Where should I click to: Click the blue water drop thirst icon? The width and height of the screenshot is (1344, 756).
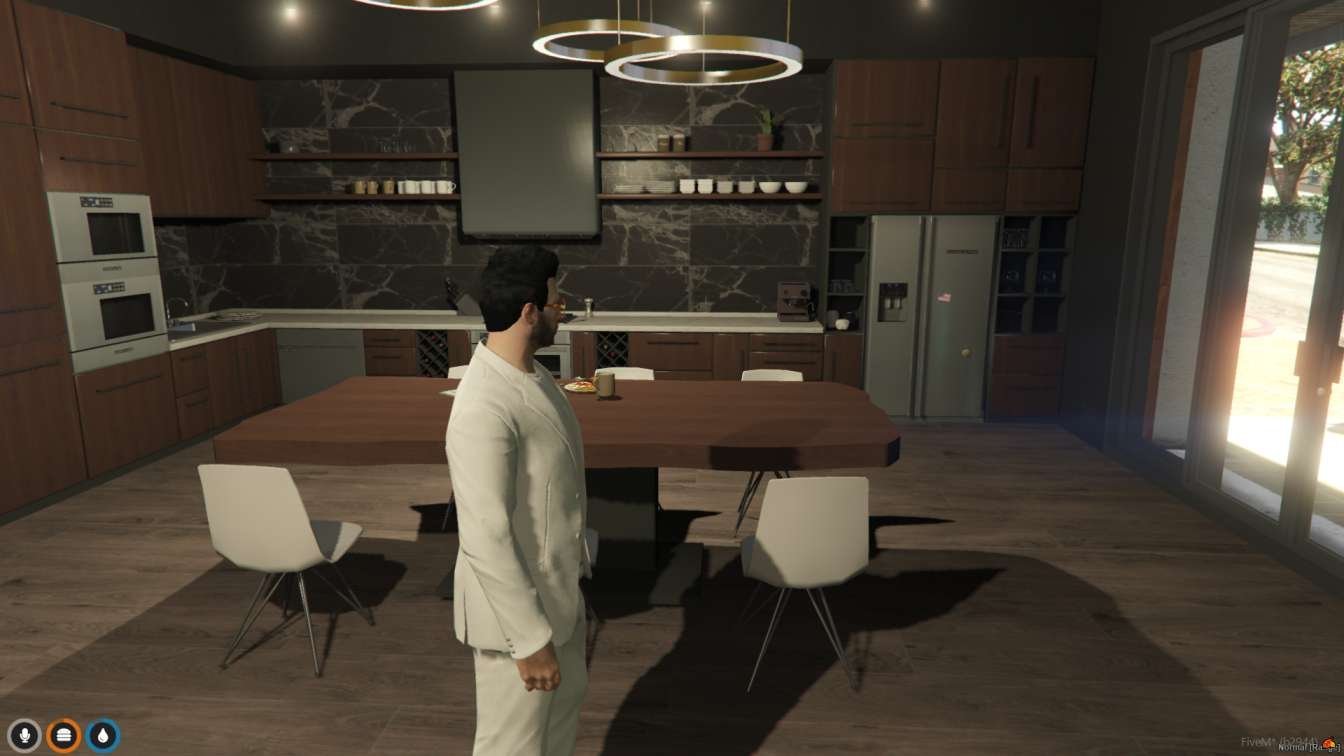[x=103, y=736]
